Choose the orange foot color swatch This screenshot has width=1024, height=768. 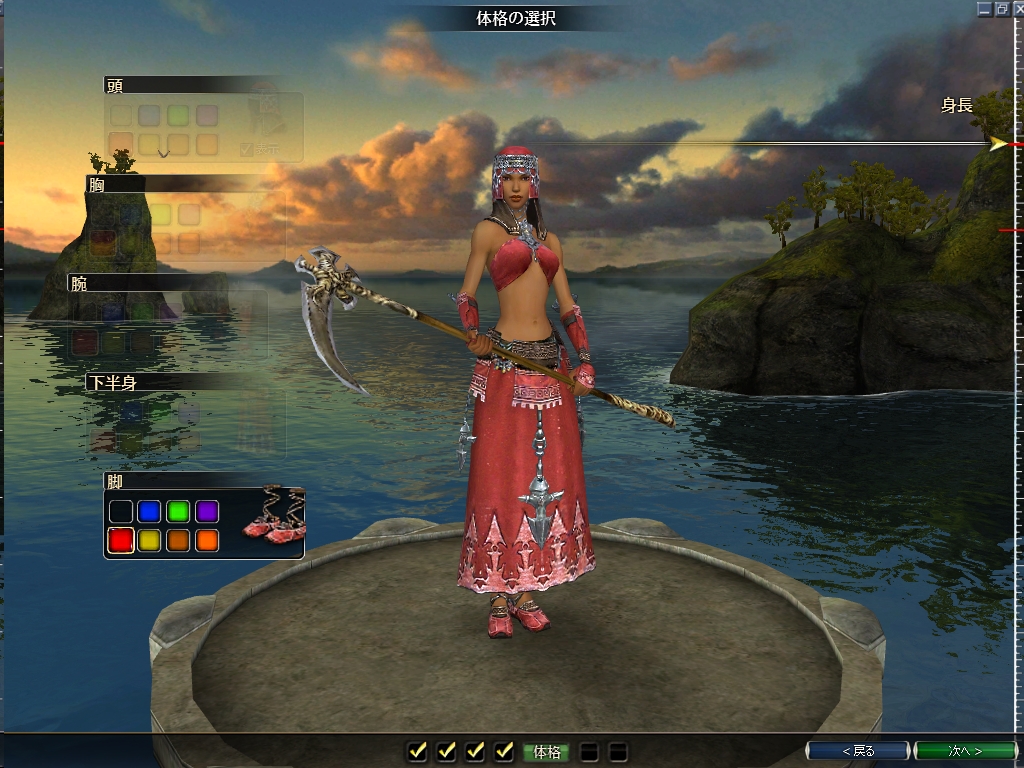coord(207,541)
